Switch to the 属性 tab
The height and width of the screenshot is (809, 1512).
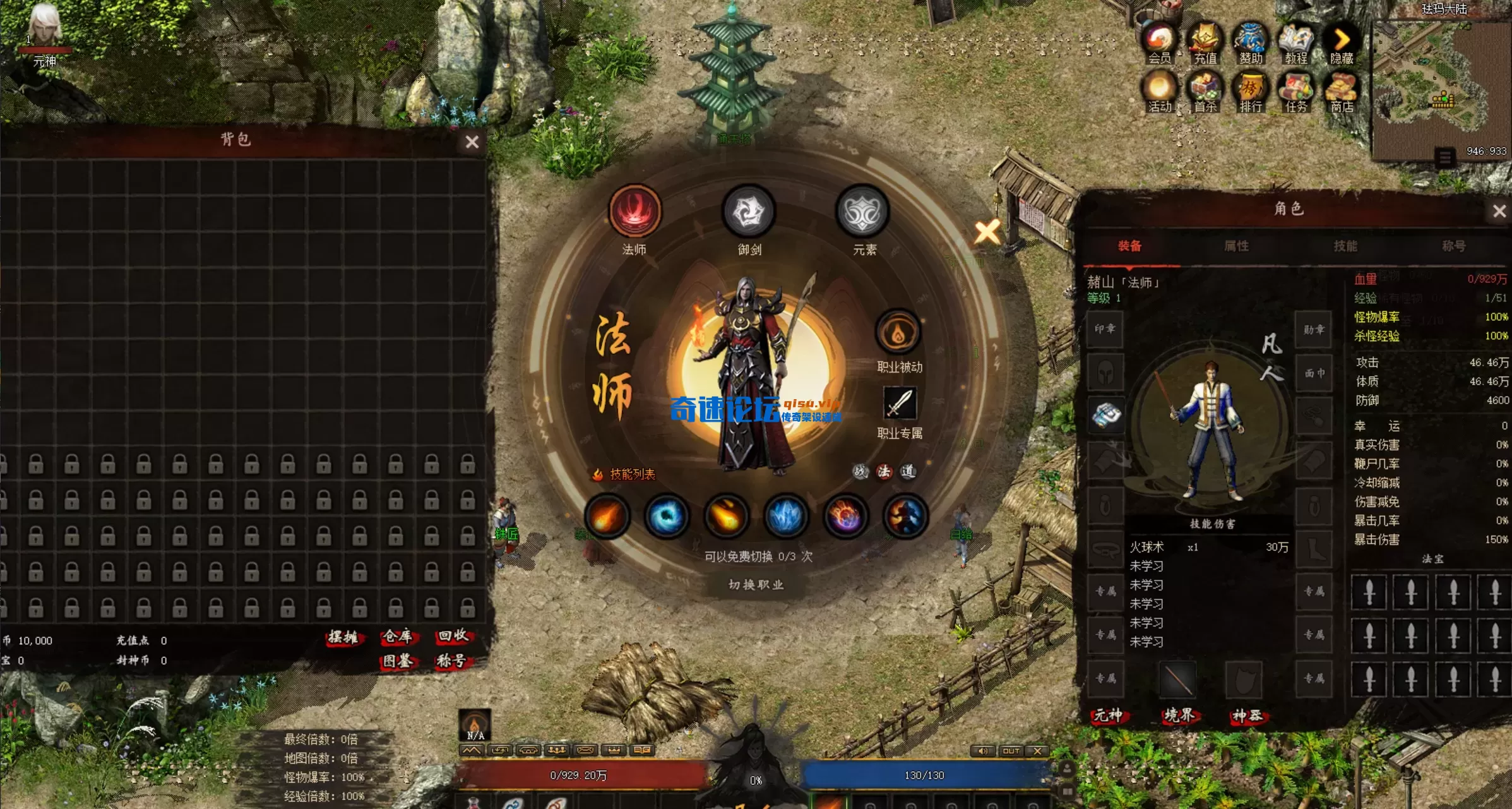pyautogui.click(x=1236, y=246)
